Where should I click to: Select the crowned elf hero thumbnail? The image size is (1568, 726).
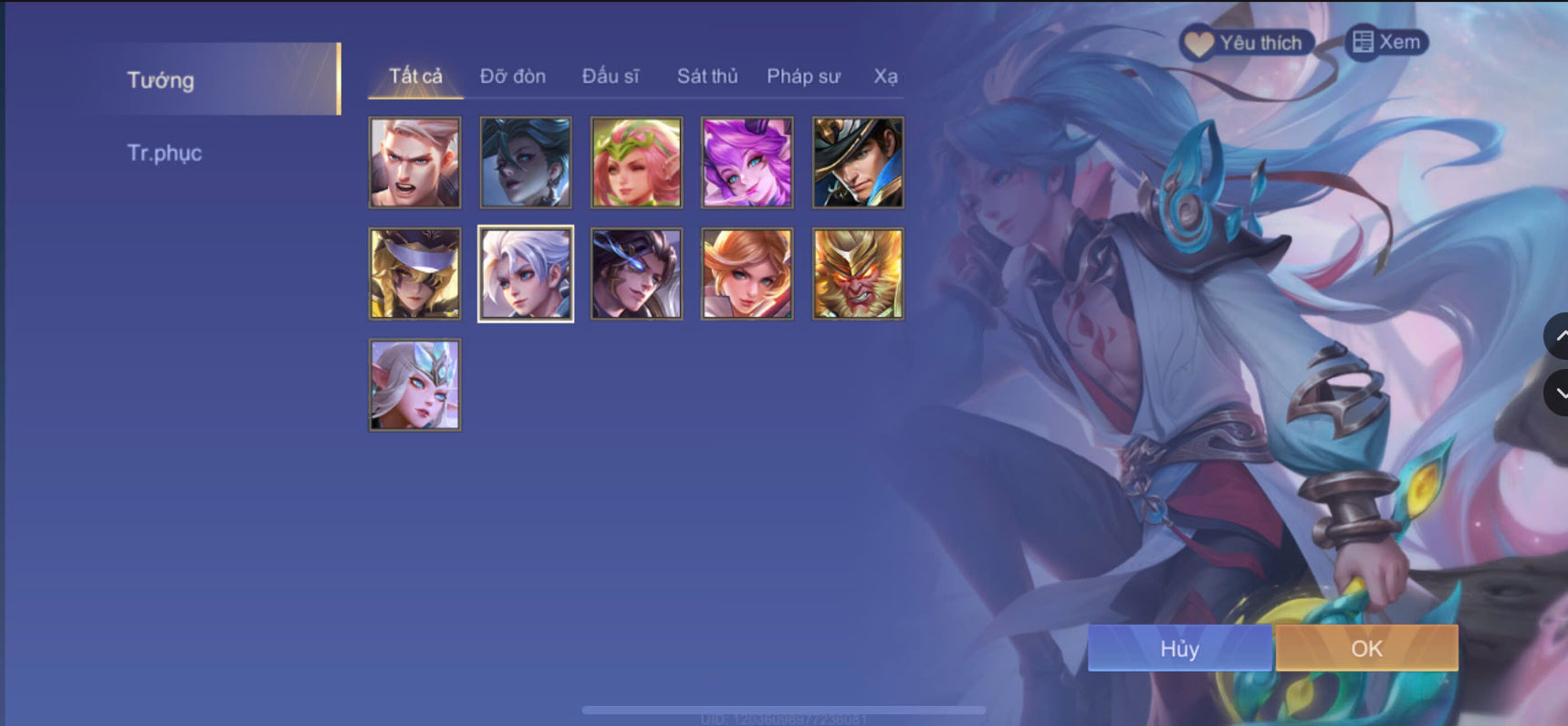click(414, 384)
